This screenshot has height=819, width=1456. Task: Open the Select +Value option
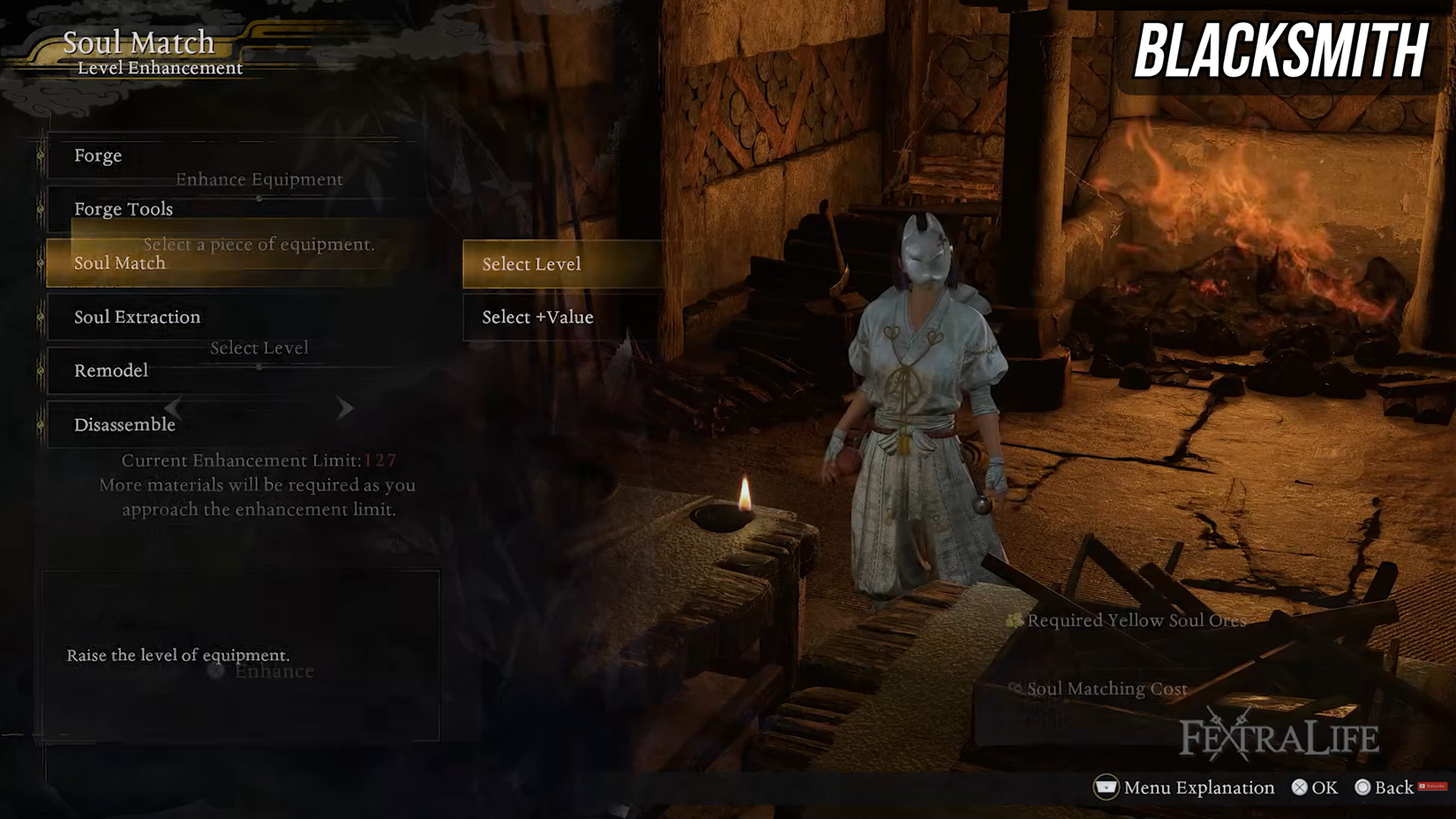click(x=536, y=318)
